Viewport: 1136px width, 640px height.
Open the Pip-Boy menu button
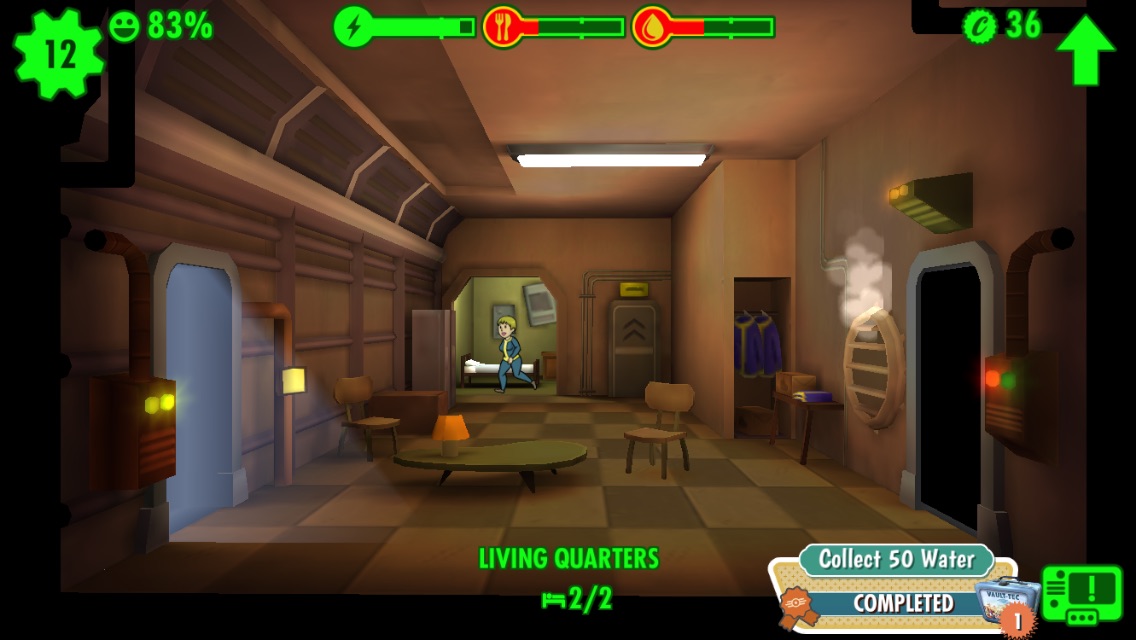pos(1083,594)
